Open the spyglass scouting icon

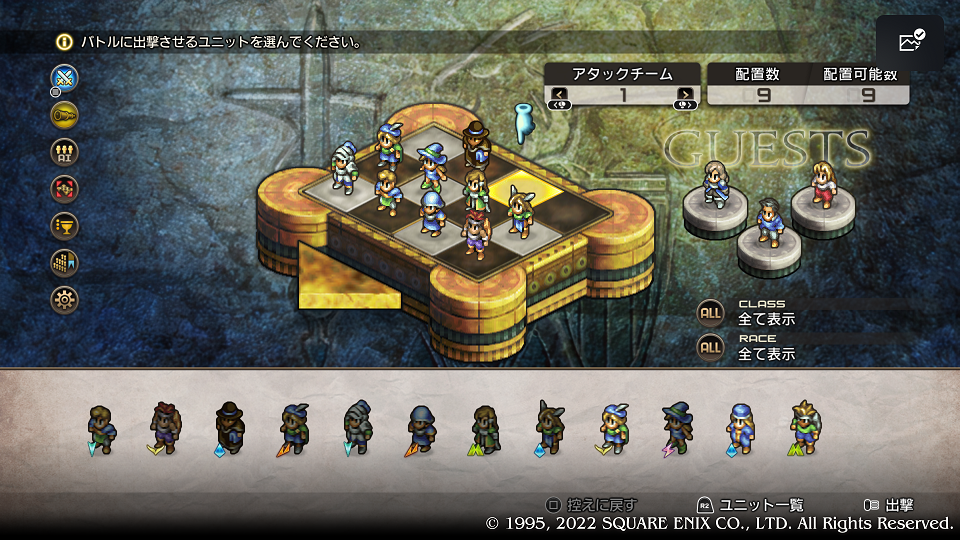tap(65, 114)
